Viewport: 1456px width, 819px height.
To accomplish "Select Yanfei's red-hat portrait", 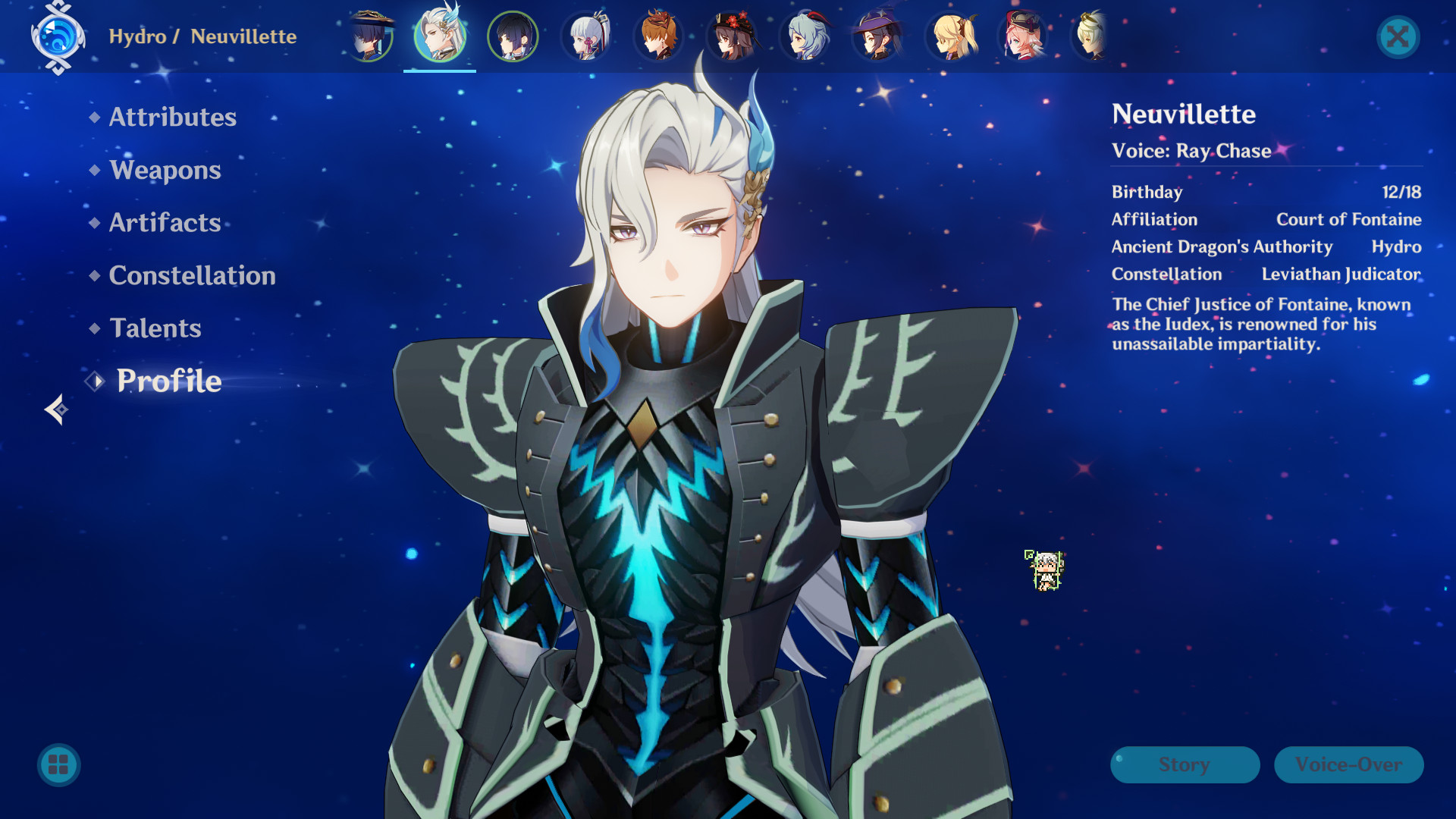I will pos(1023,36).
